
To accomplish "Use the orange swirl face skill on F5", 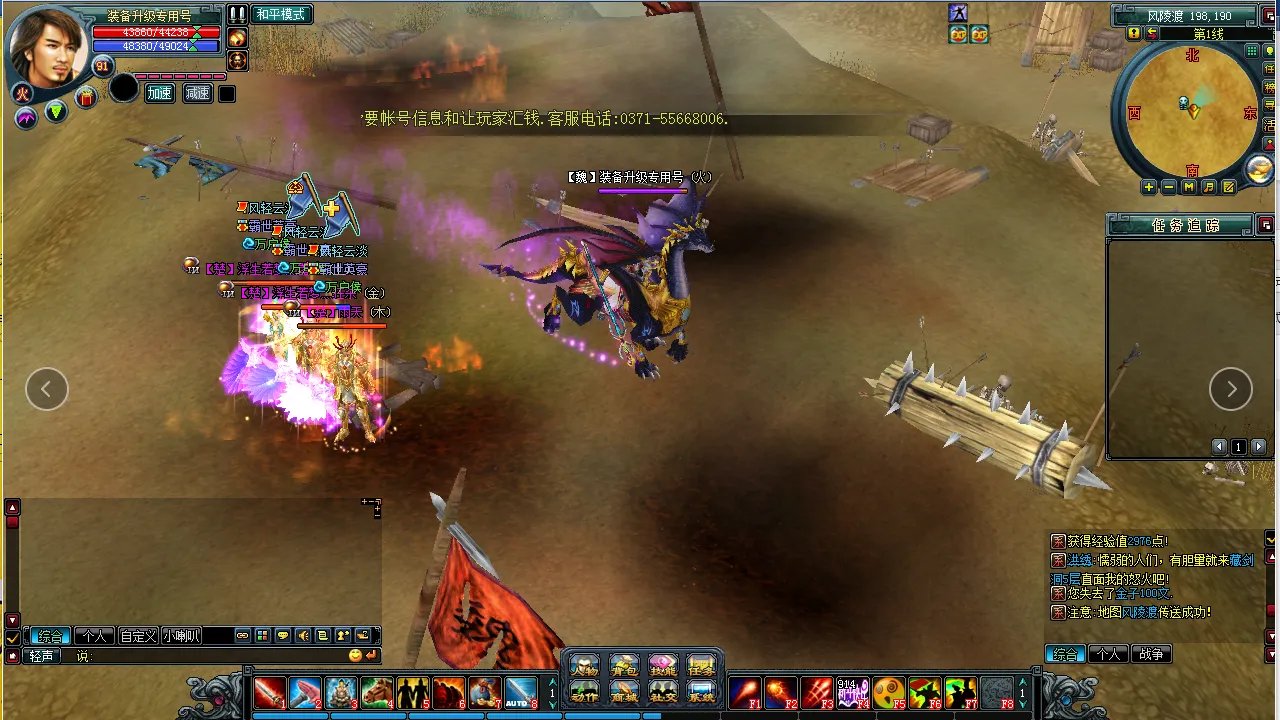I will (887, 692).
